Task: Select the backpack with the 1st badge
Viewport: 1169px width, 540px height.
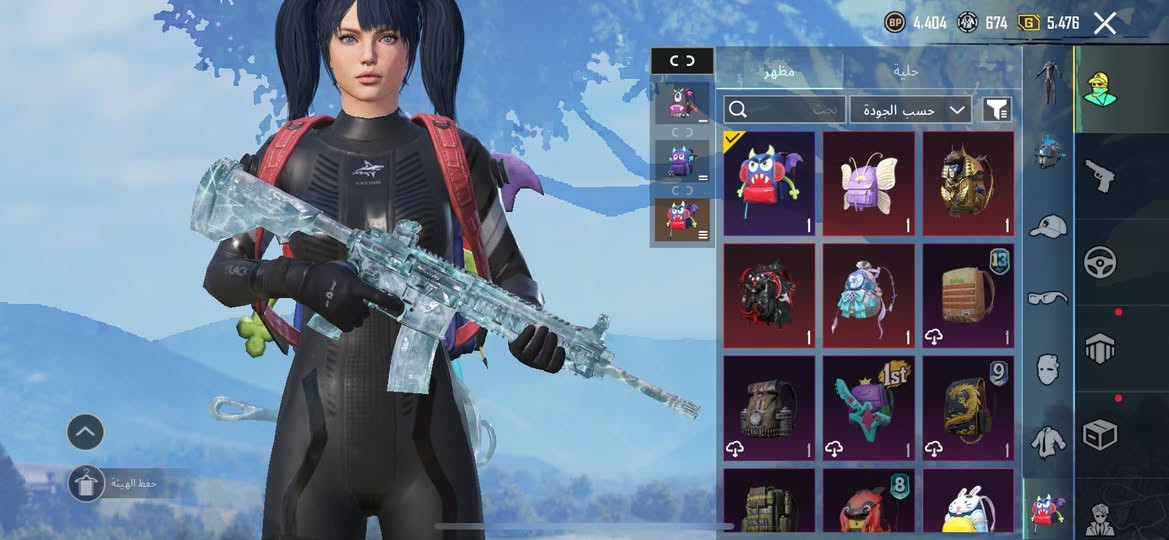Action: pos(868,407)
